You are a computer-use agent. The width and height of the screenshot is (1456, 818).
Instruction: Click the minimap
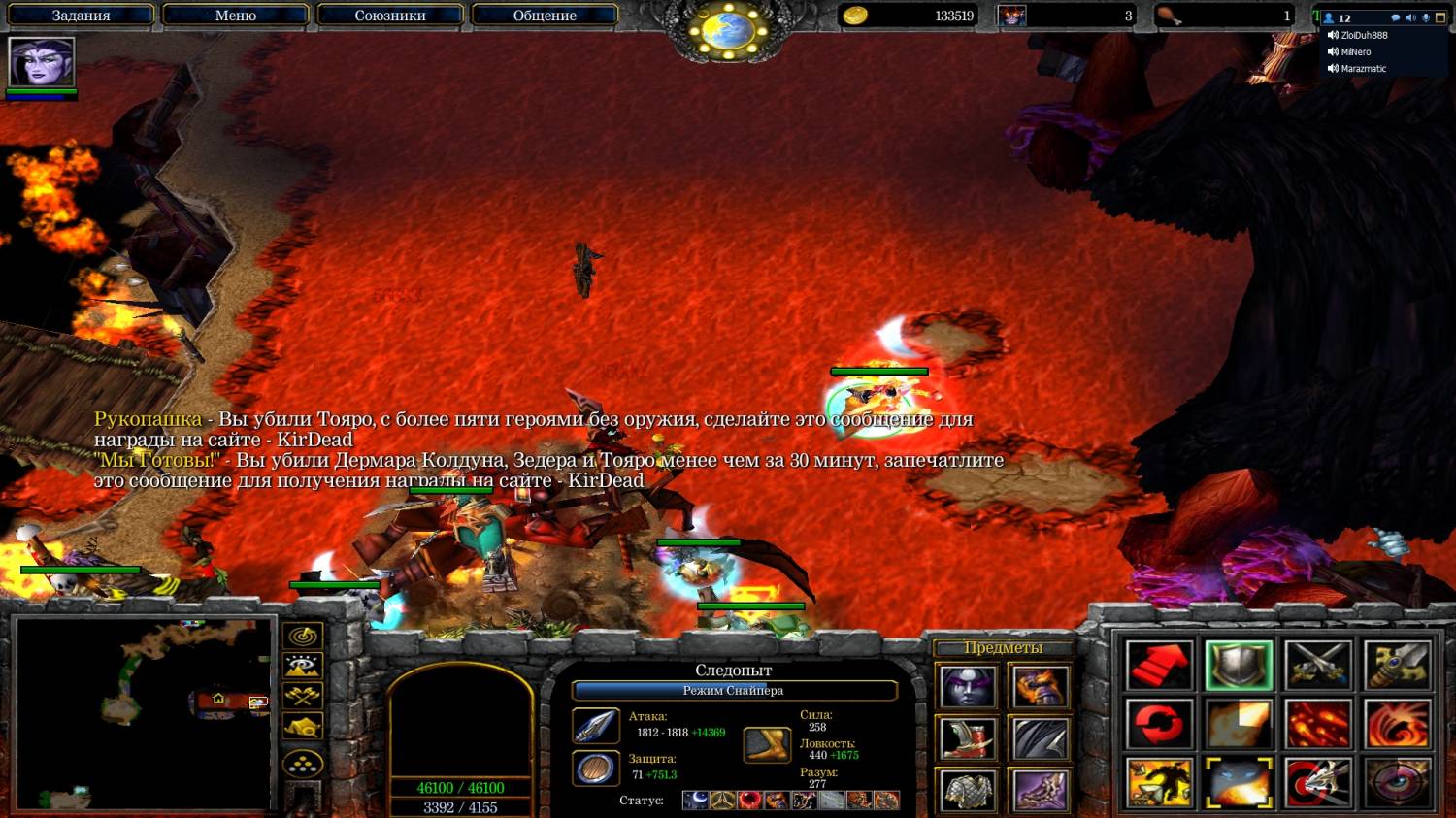pos(144,713)
